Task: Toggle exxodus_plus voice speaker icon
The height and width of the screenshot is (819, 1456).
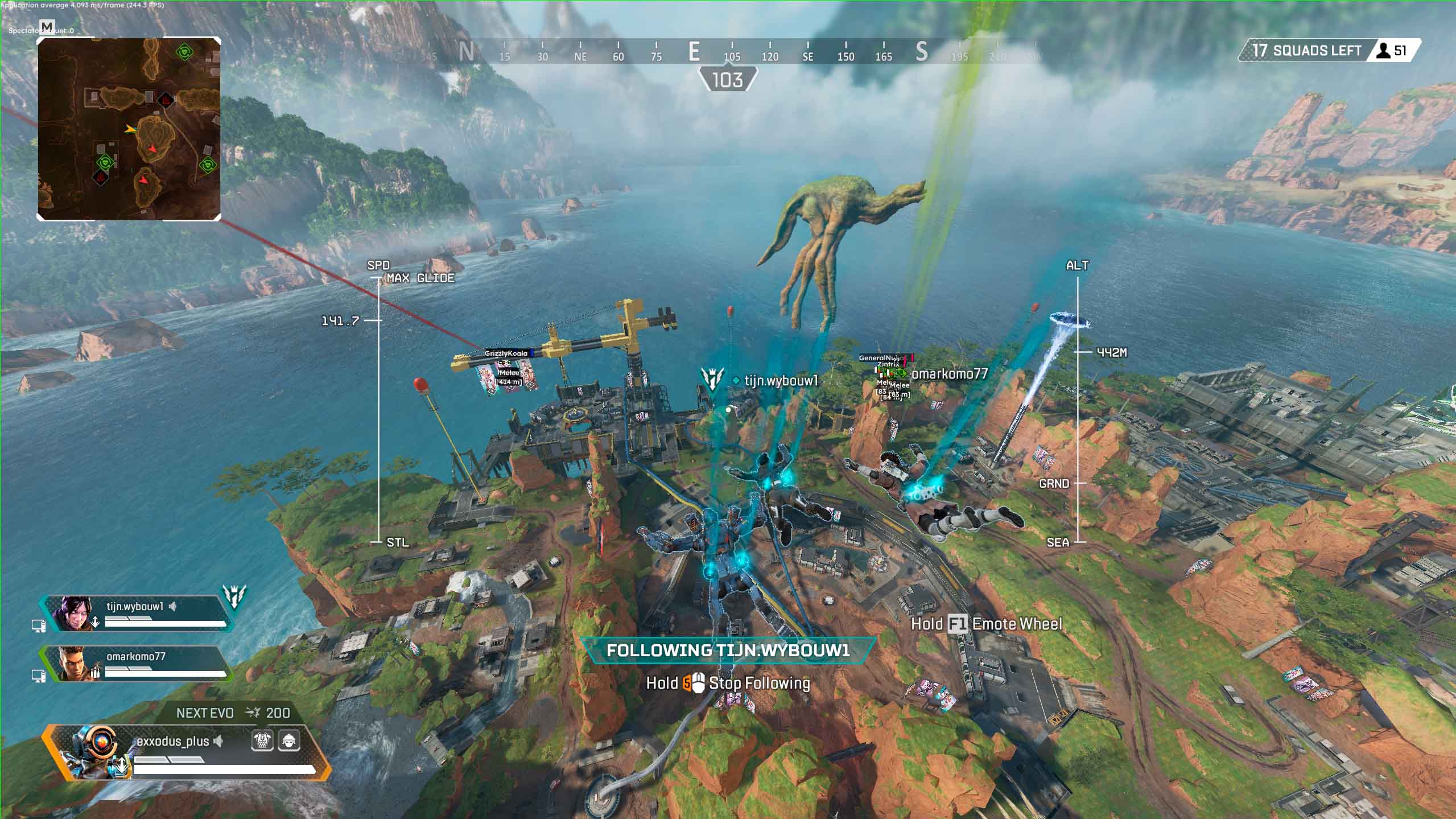Action: point(219,742)
